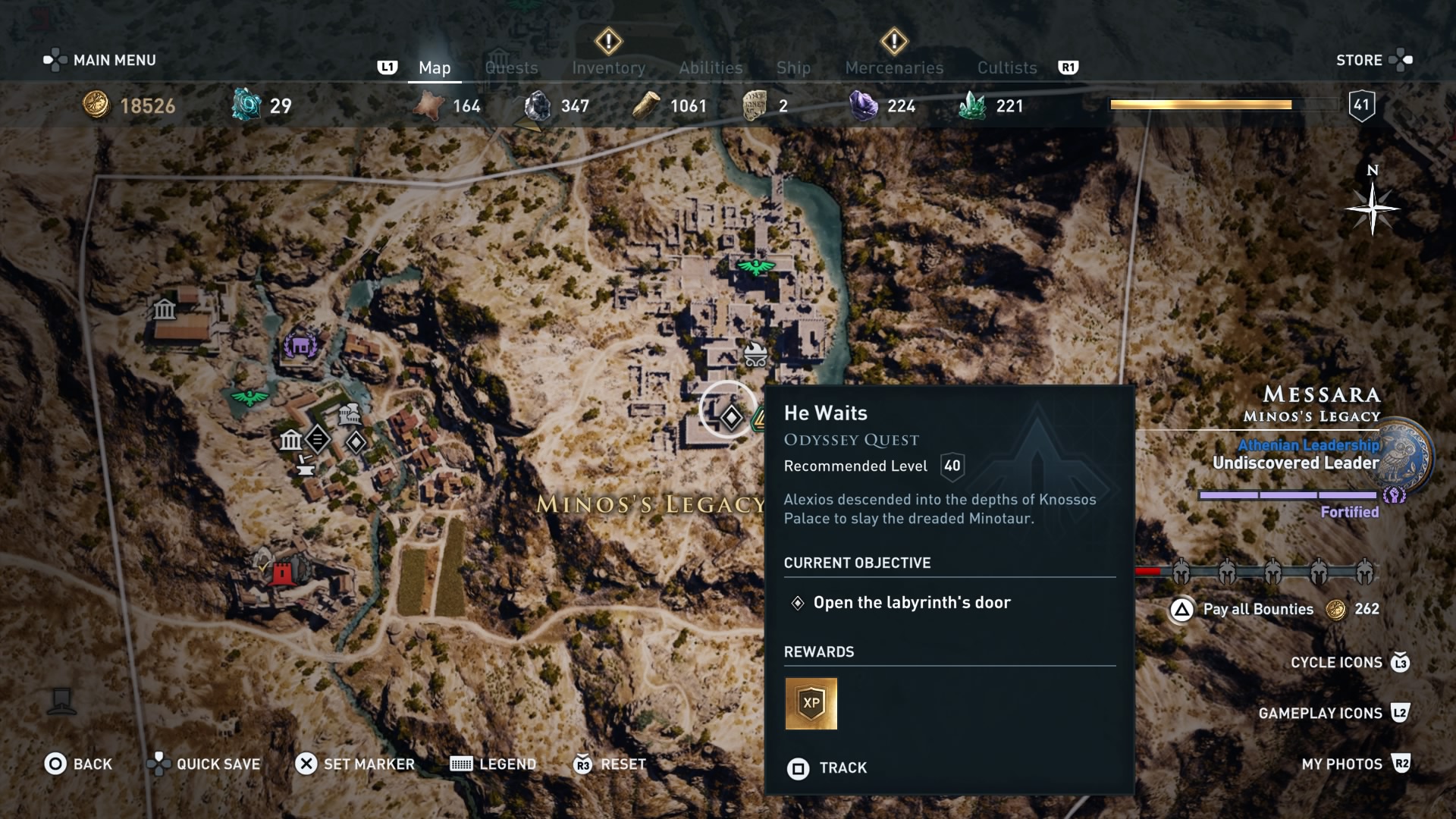1456x819 pixels.
Task: Open the Mercenaries tab
Action: click(x=894, y=67)
